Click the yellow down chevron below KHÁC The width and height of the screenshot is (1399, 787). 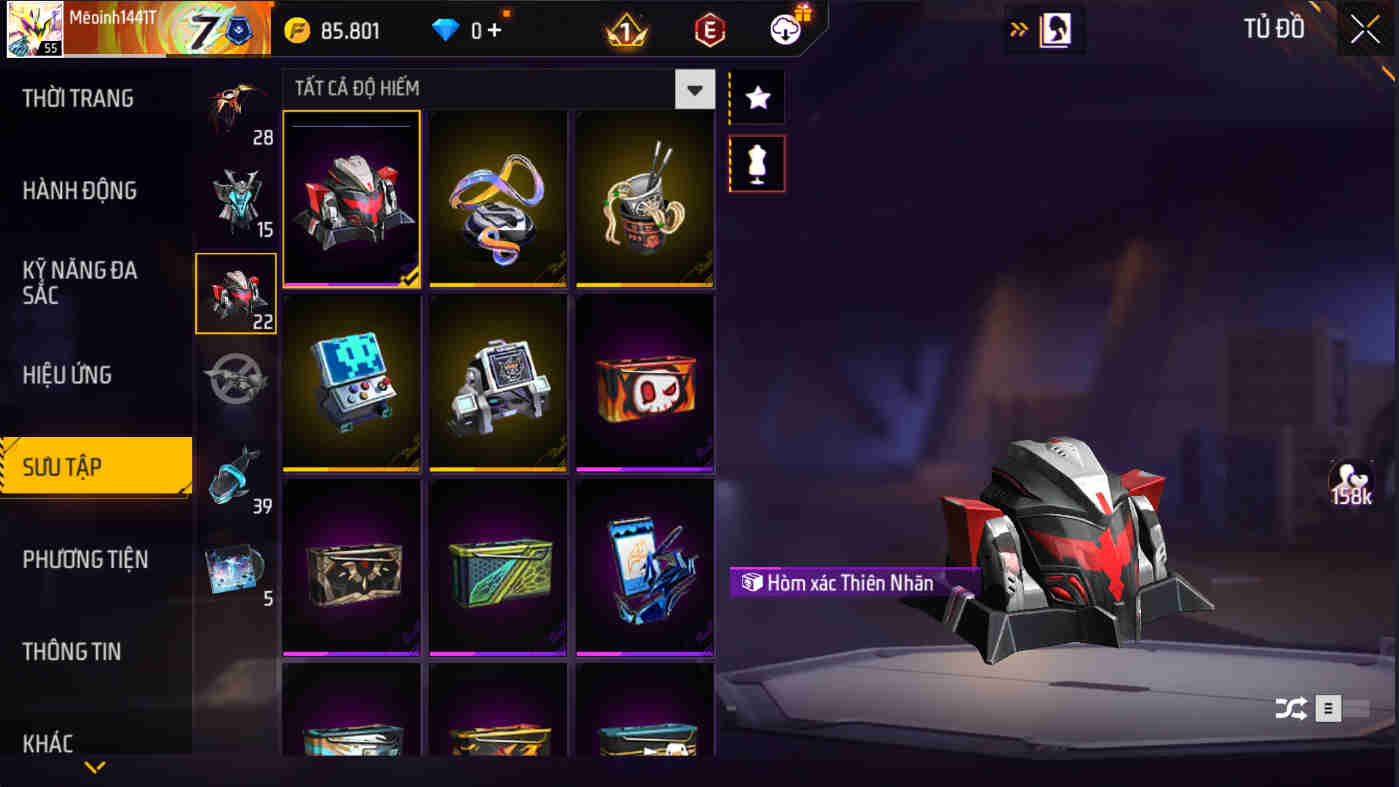coord(95,766)
